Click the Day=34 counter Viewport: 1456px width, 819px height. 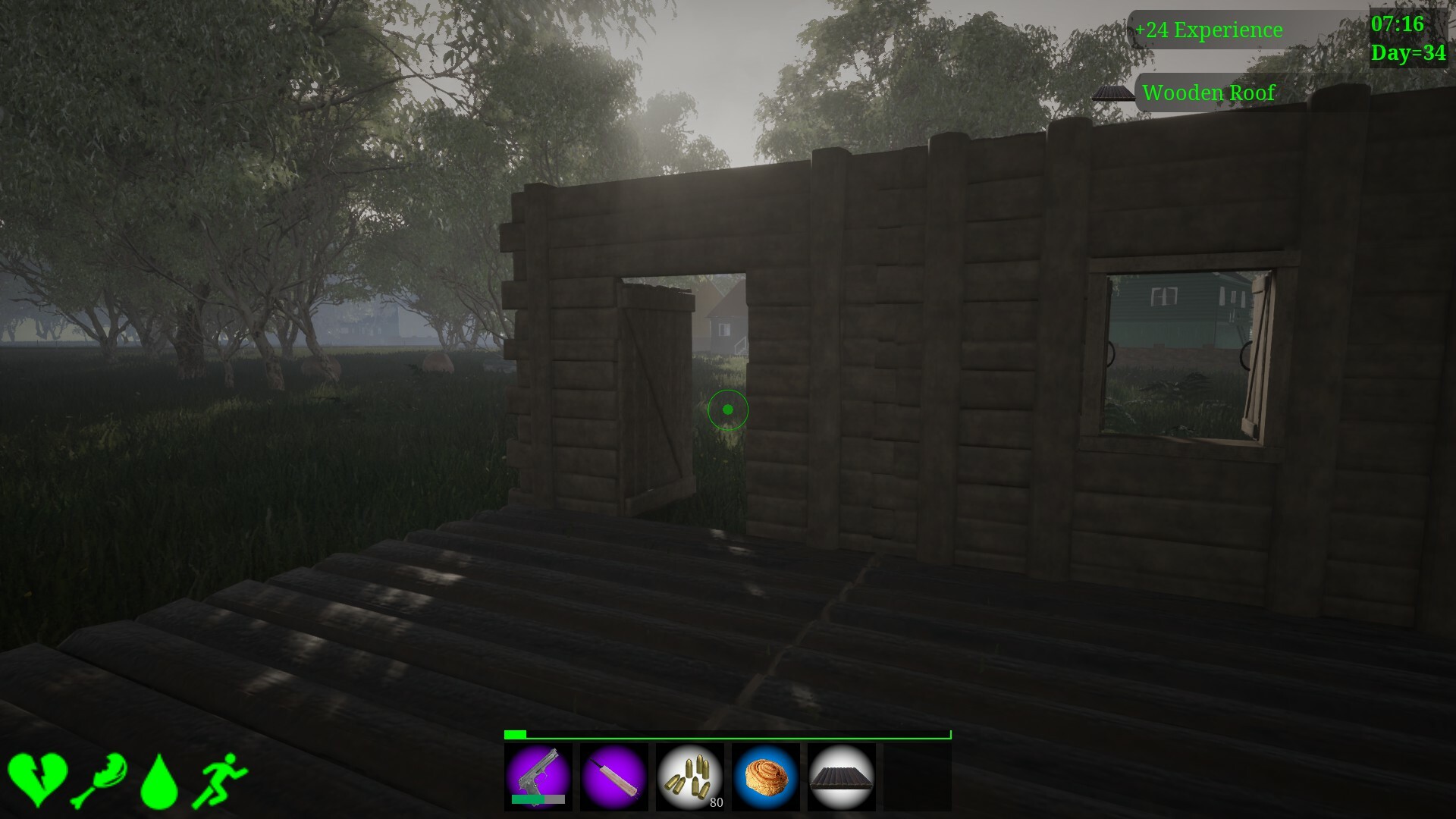1409,53
